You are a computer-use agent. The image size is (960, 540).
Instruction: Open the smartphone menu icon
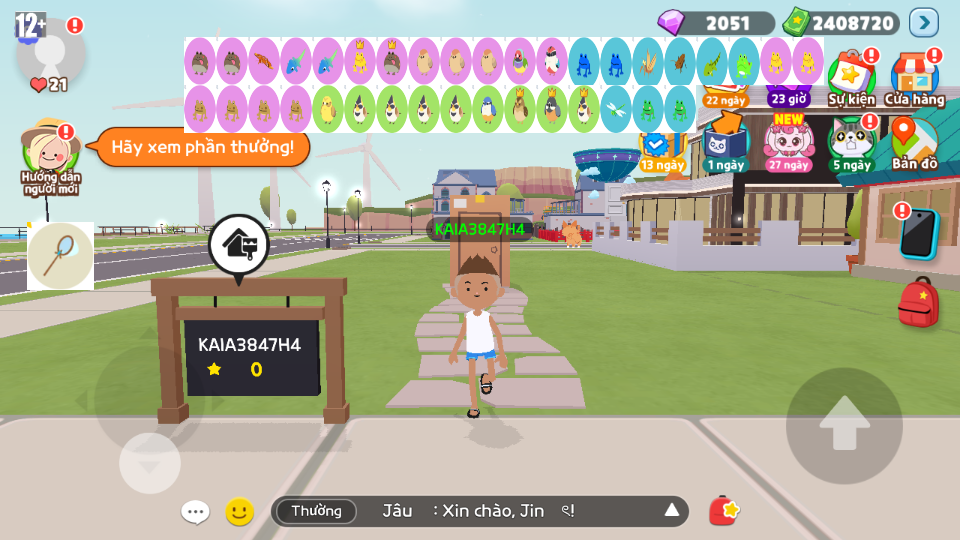[918, 234]
